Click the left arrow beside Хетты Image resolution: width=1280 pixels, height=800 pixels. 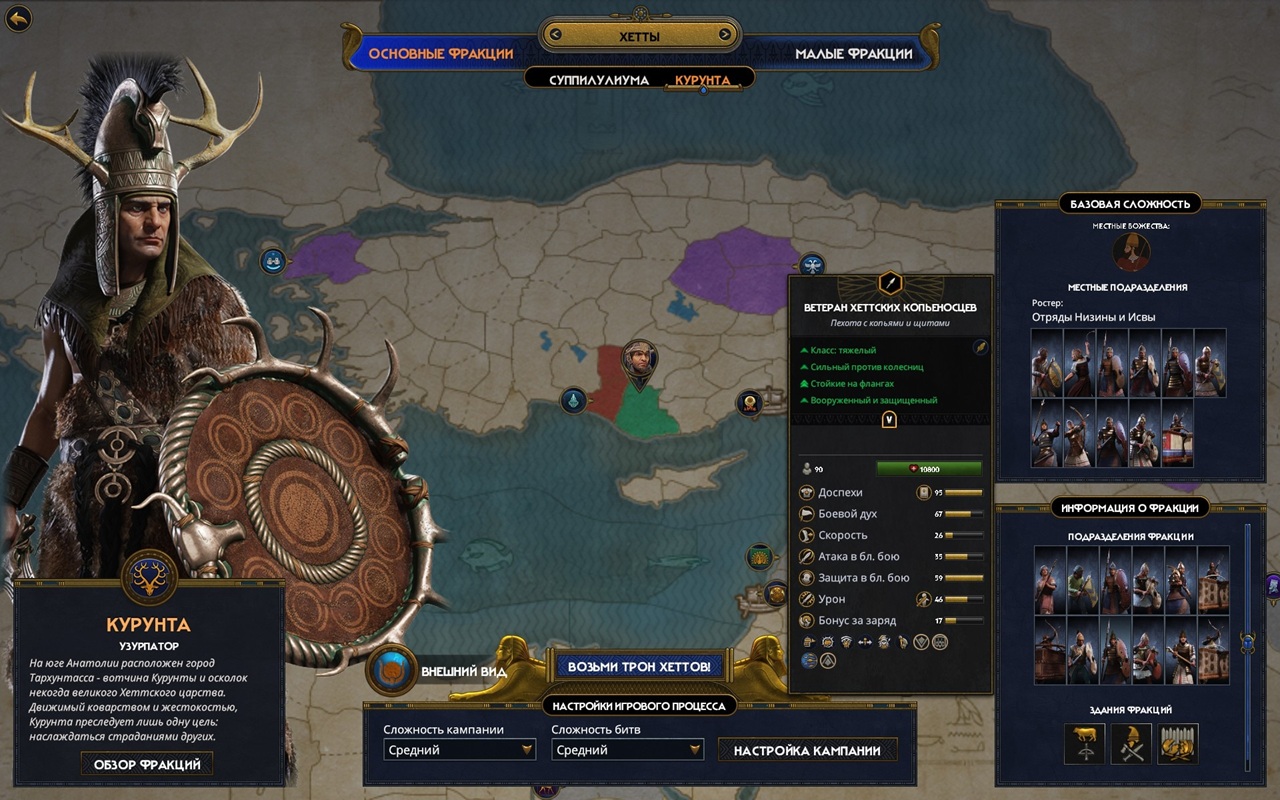pos(556,36)
